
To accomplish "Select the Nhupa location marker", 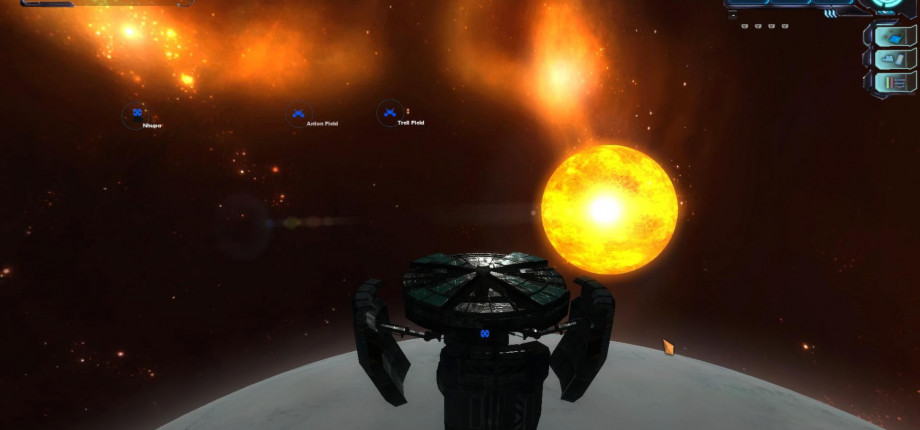I will (136, 114).
